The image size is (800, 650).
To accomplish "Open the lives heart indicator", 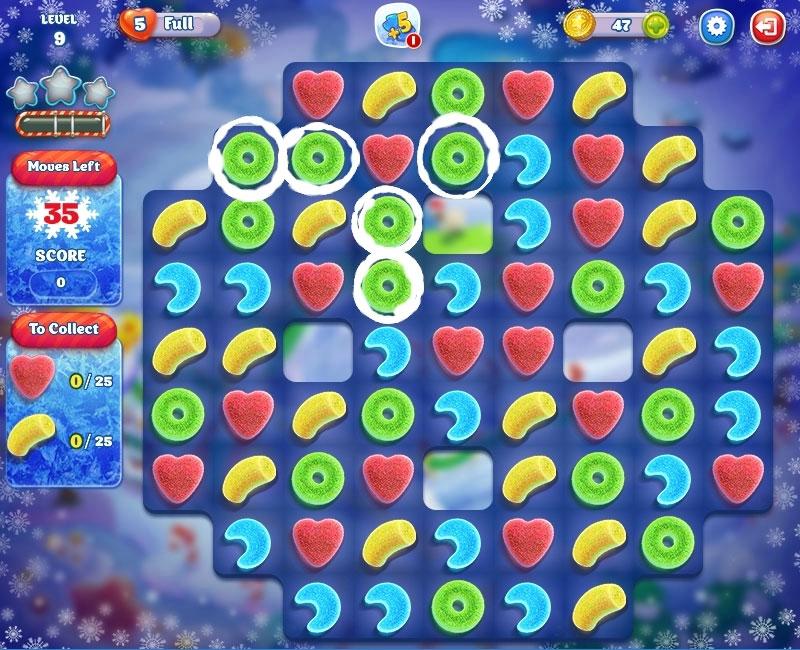I will (x=137, y=24).
